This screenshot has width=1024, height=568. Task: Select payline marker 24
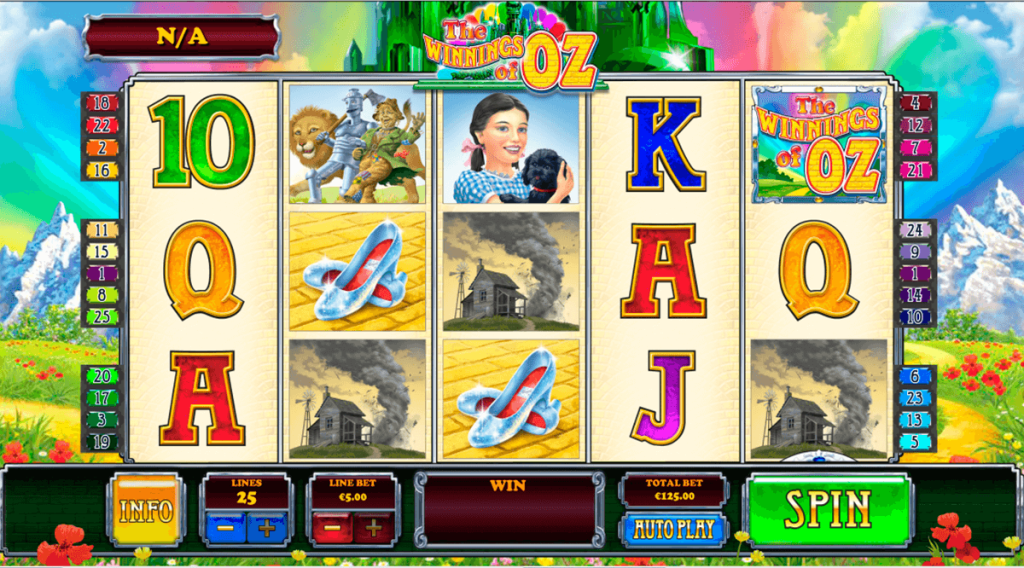click(x=917, y=230)
